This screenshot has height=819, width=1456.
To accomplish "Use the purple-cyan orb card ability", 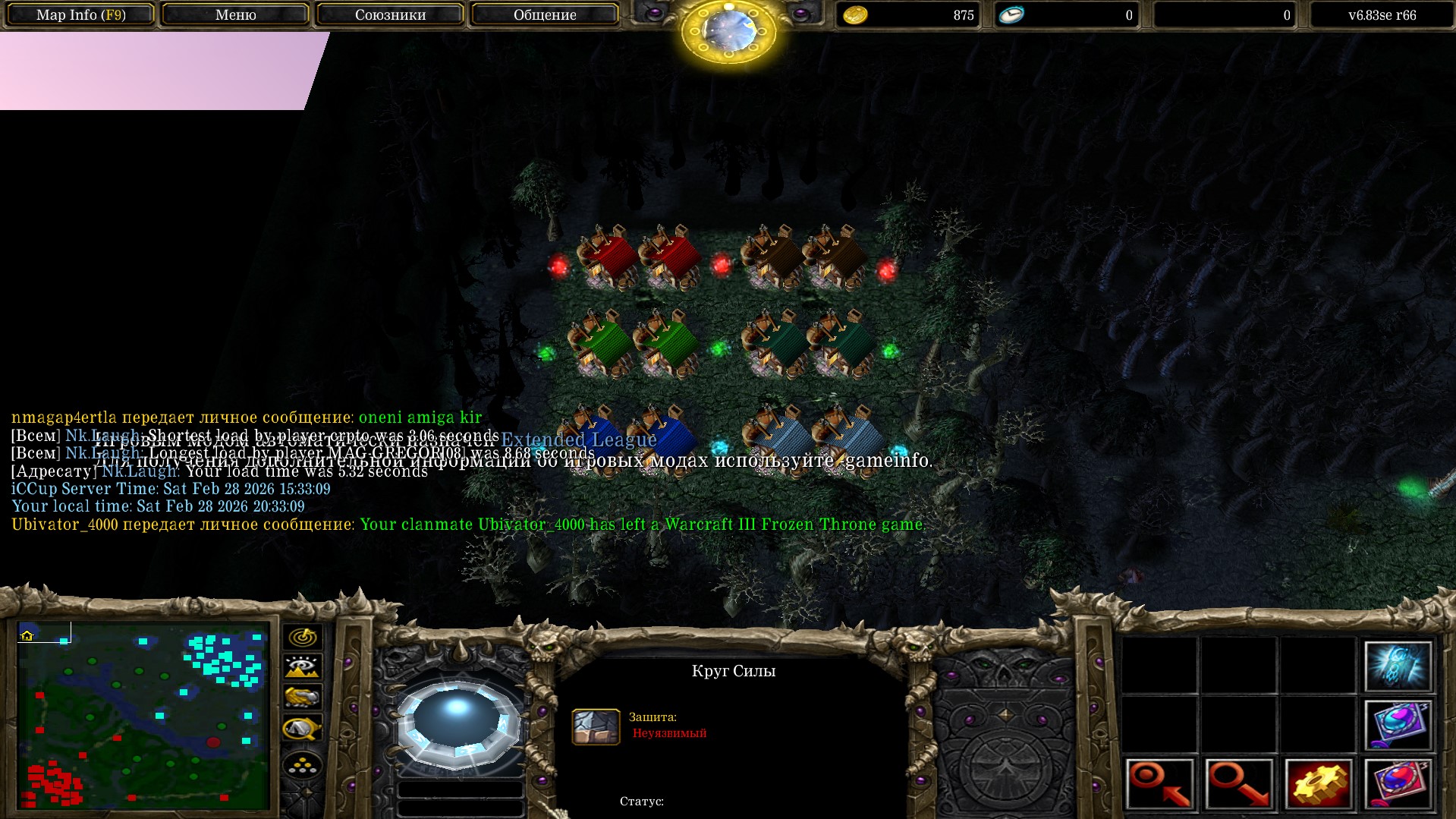I will coord(1398,725).
